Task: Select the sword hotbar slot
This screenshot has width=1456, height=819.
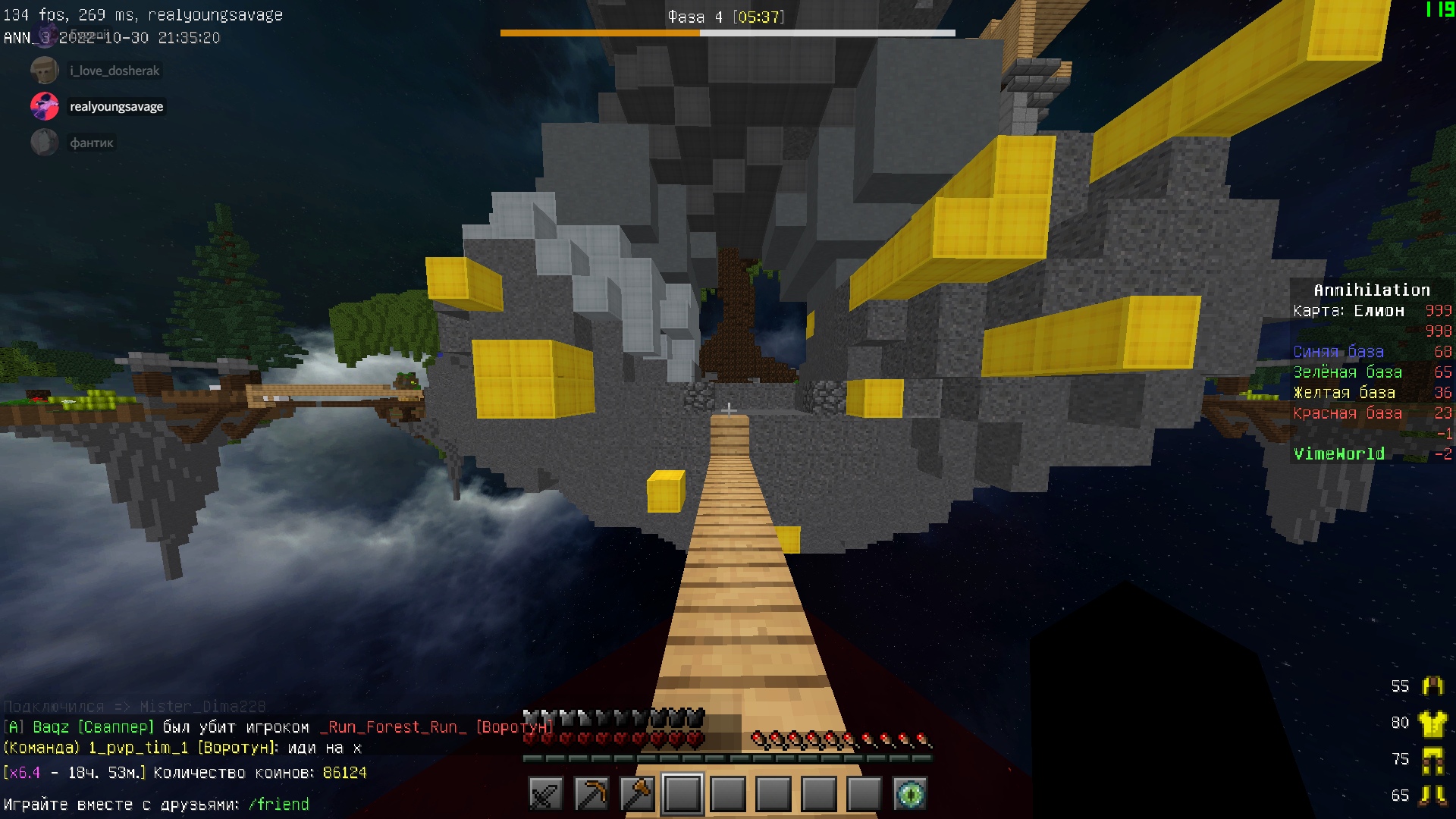Action: (546, 794)
